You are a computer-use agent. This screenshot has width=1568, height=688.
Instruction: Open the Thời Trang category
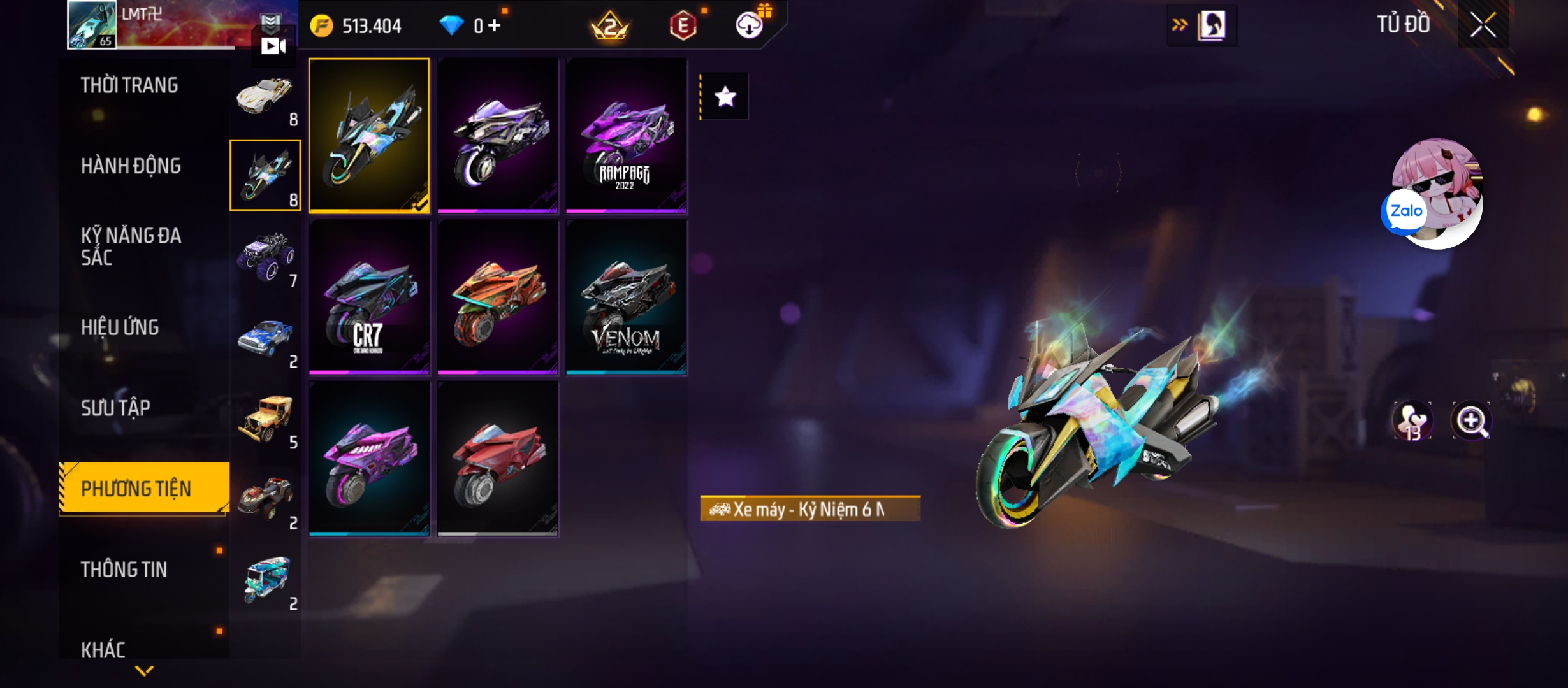[129, 85]
